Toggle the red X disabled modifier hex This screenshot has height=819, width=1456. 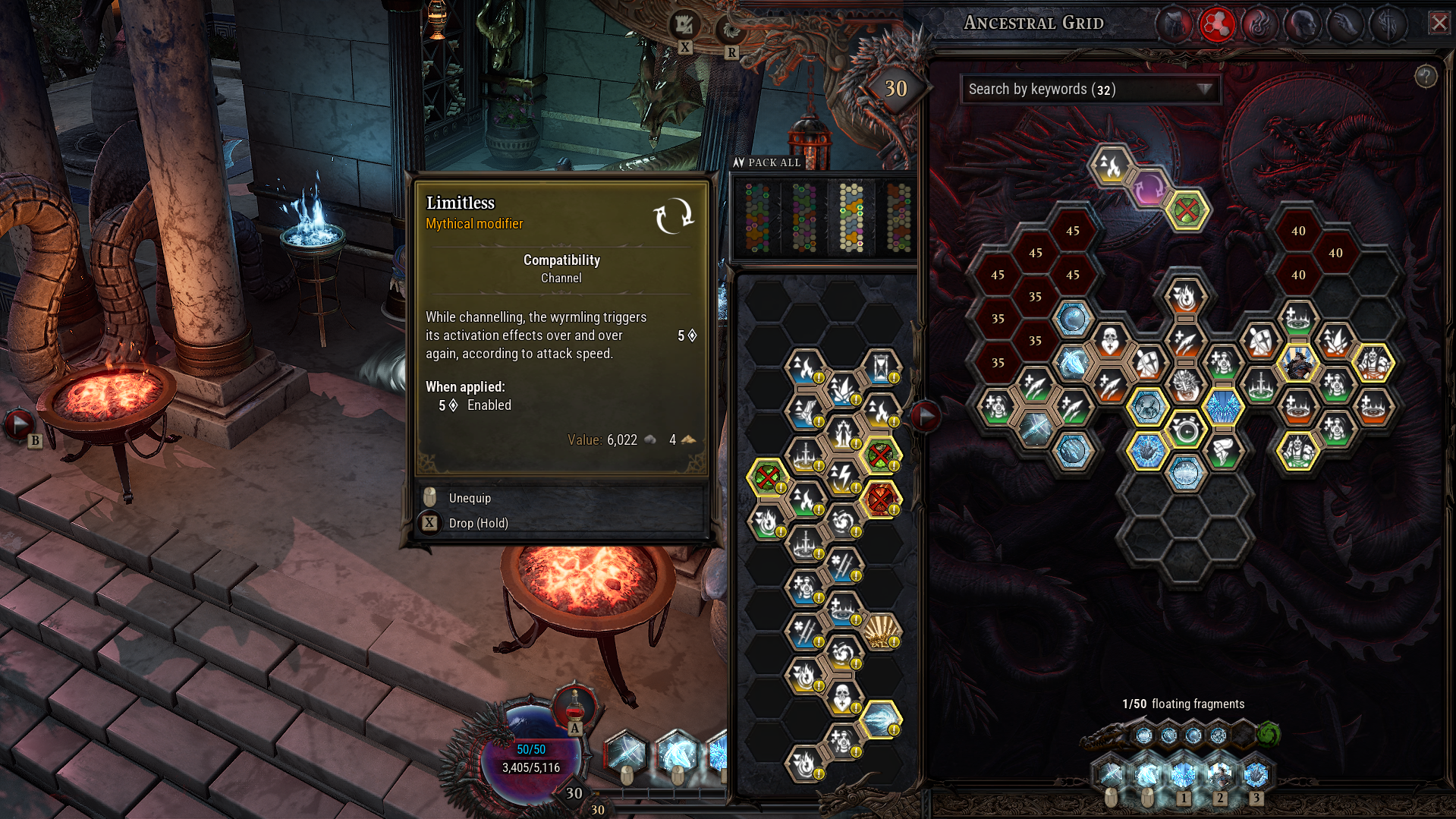[880, 498]
